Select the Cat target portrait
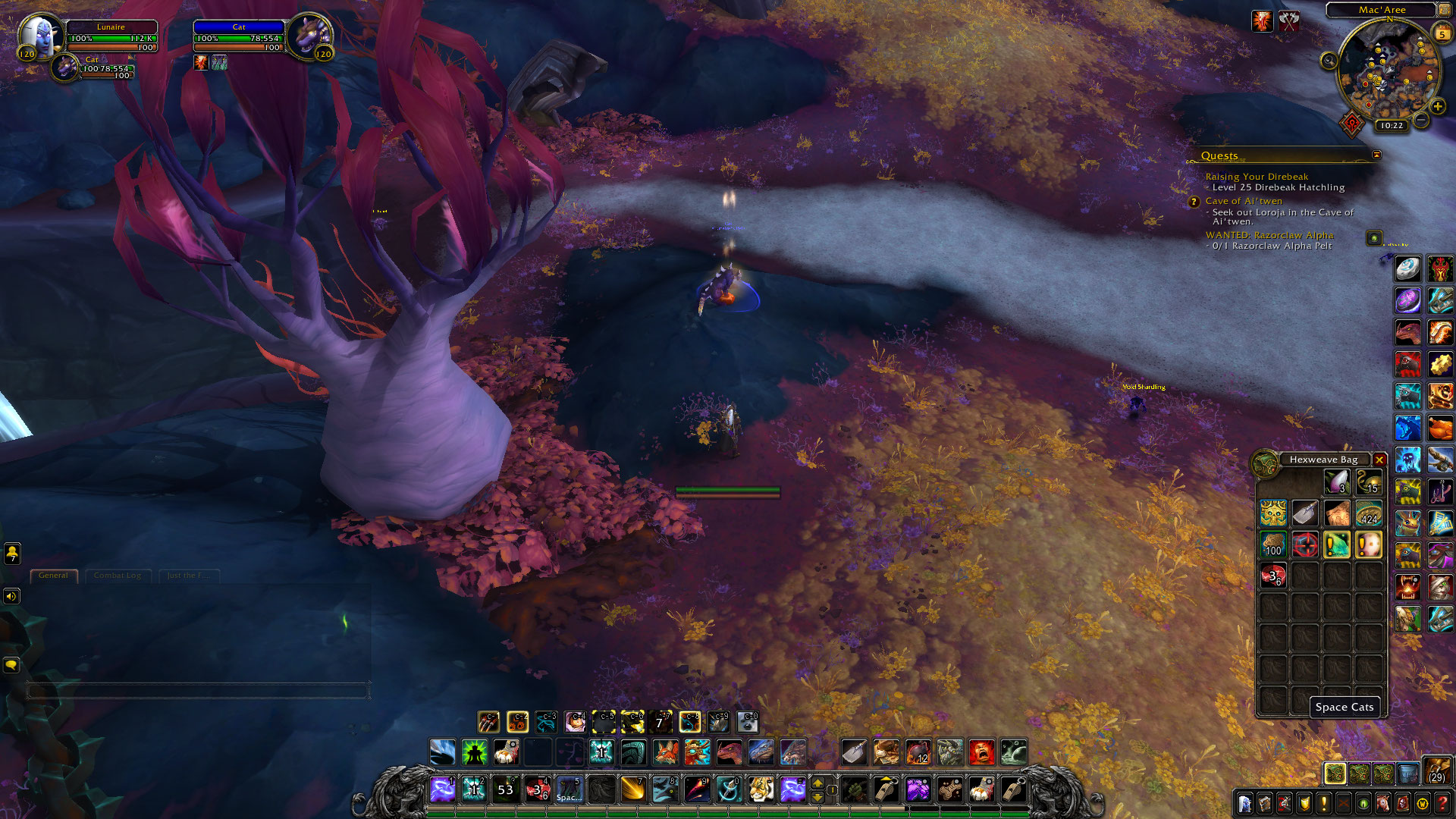This screenshot has width=1456, height=819. pos(311,33)
